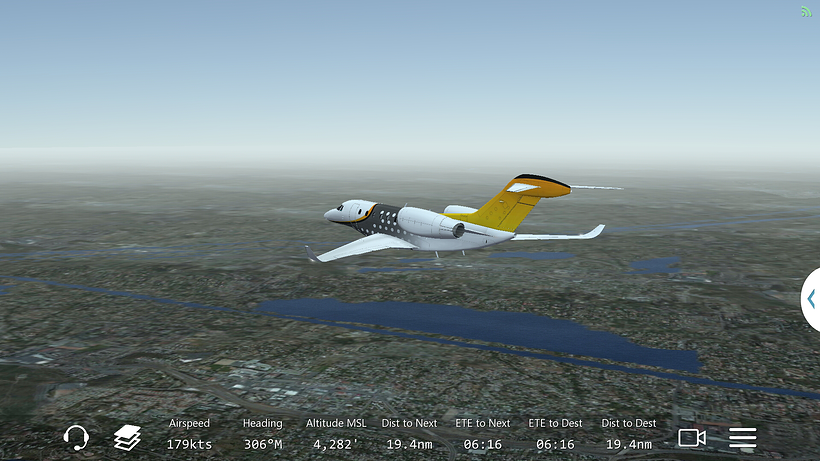This screenshot has width=820, height=461.
Task: Choose the Dist to Dest field
Action: (629, 434)
